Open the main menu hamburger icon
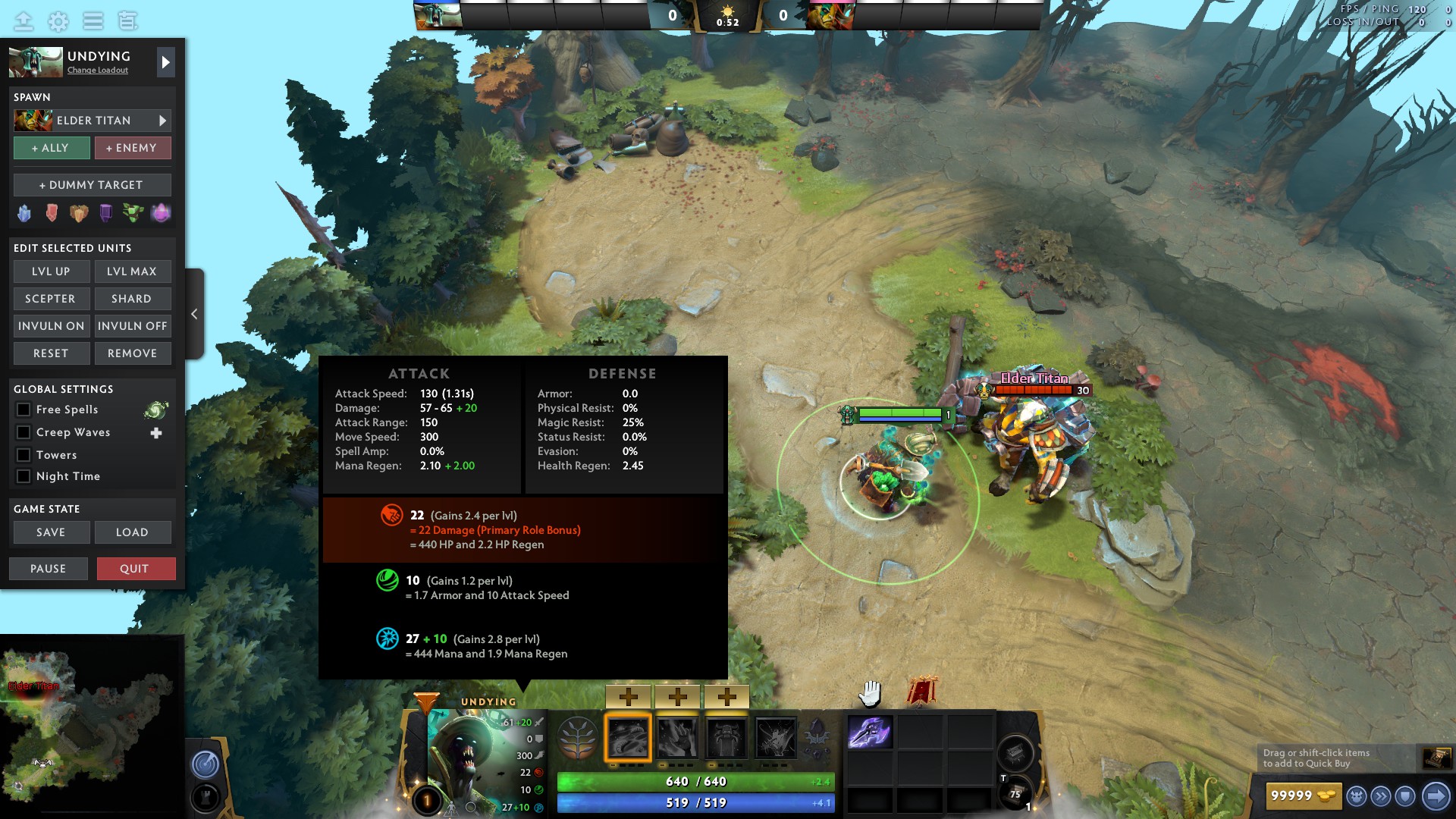 [x=93, y=22]
